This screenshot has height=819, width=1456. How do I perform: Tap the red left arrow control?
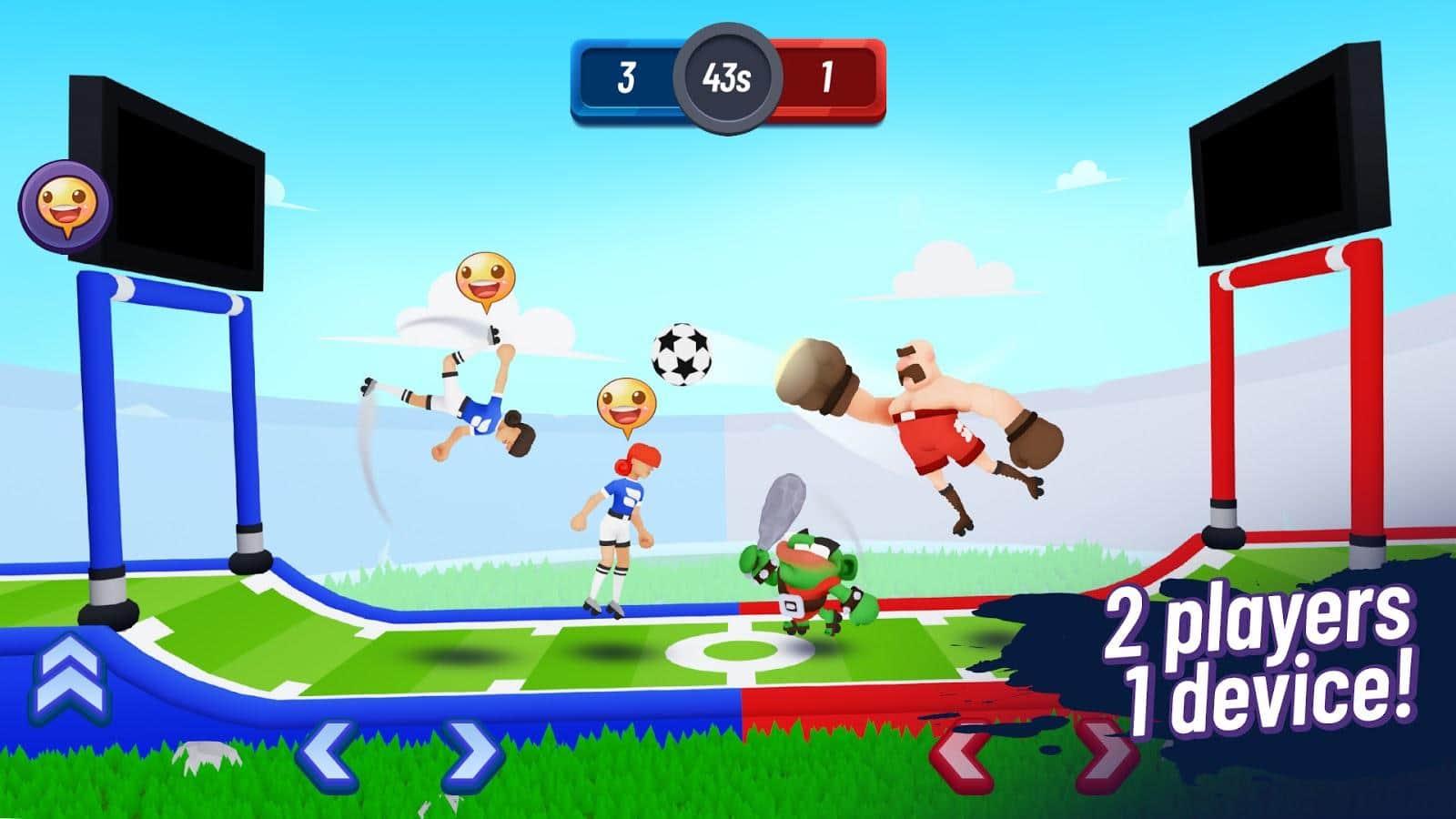pyautogui.click(x=963, y=752)
